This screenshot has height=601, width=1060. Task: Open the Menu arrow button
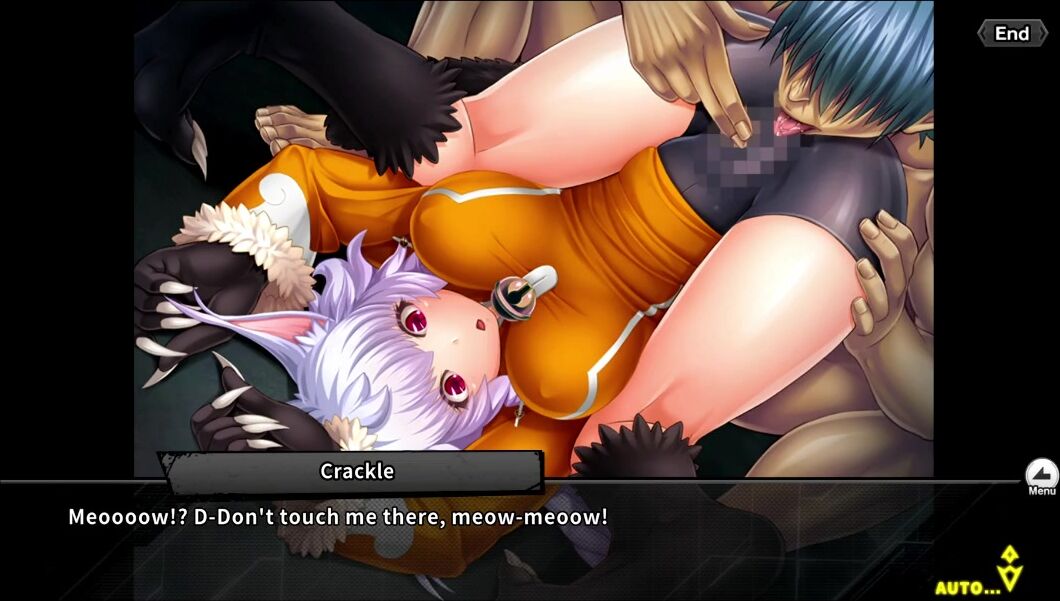point(1041,474)
